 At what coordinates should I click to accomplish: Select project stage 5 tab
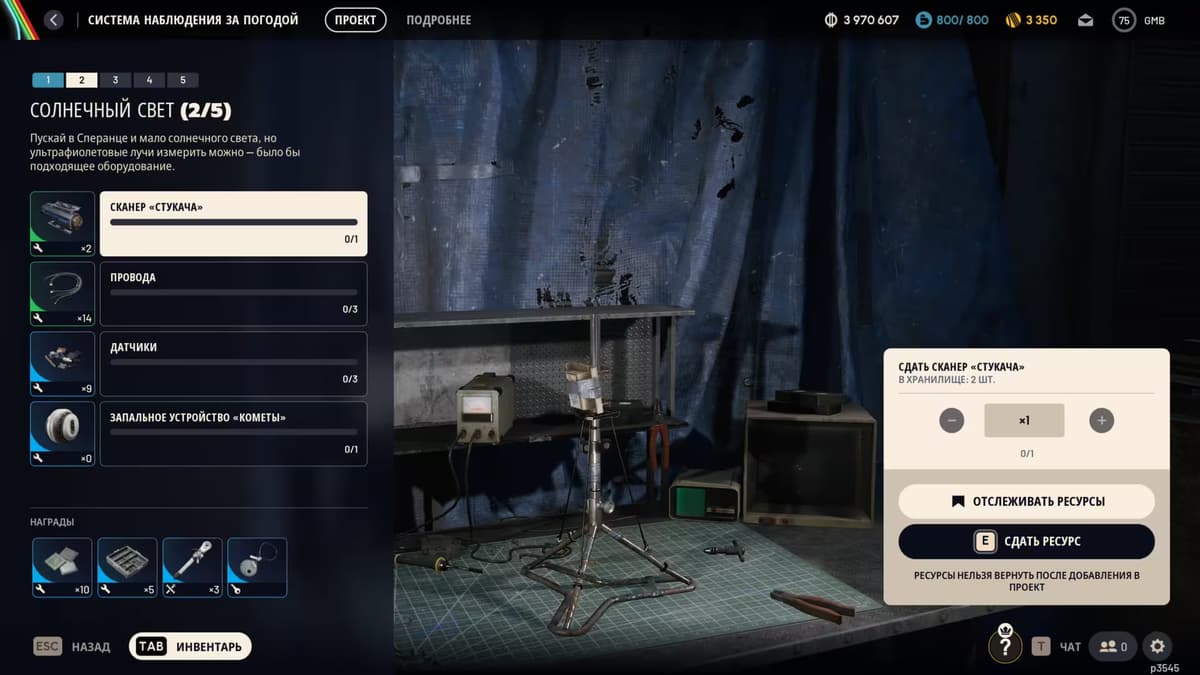point(182,80)
